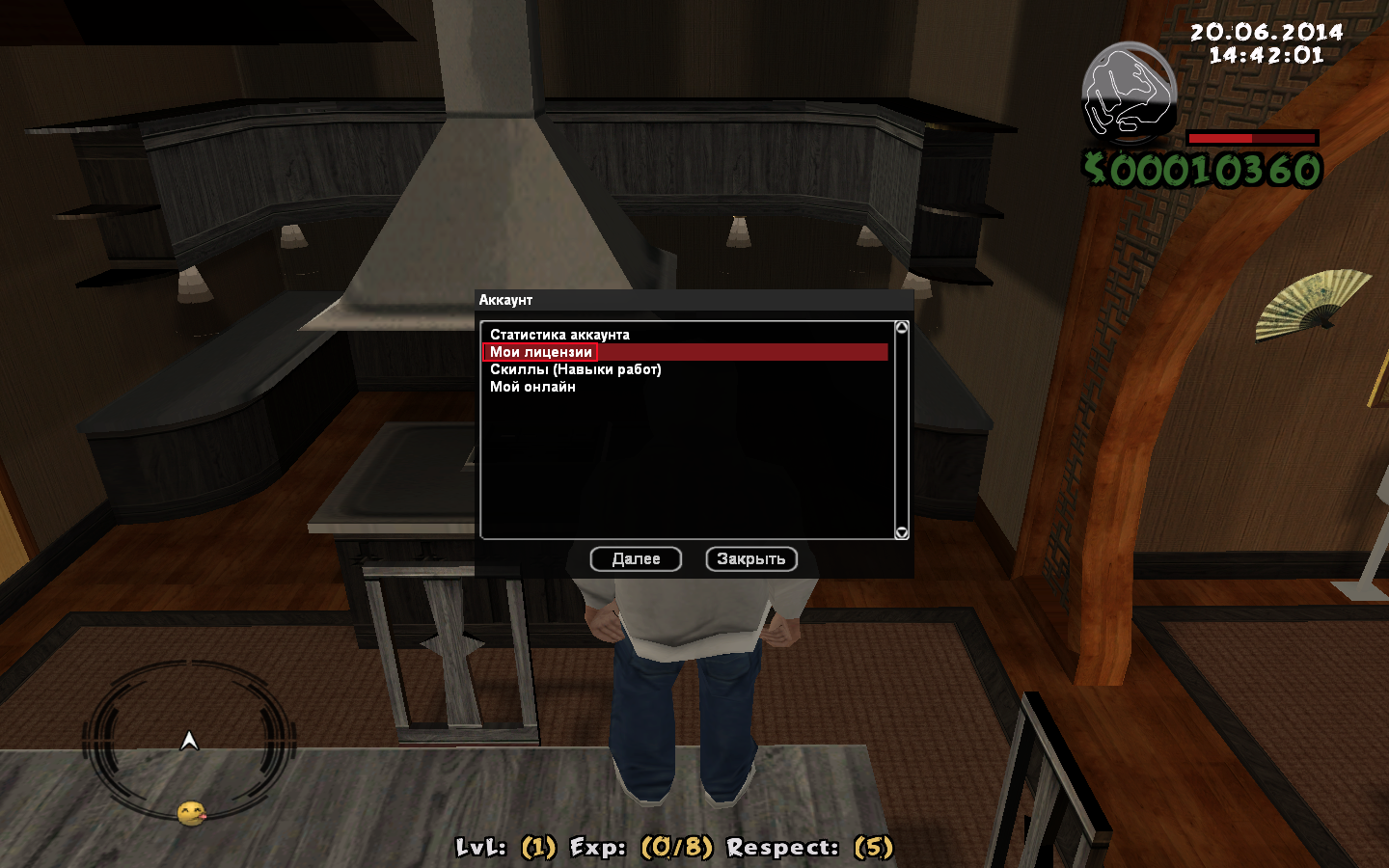Click the list's scroll-down arrow
The height and width of the screenshot is (868, 1389).
[902, 532]
